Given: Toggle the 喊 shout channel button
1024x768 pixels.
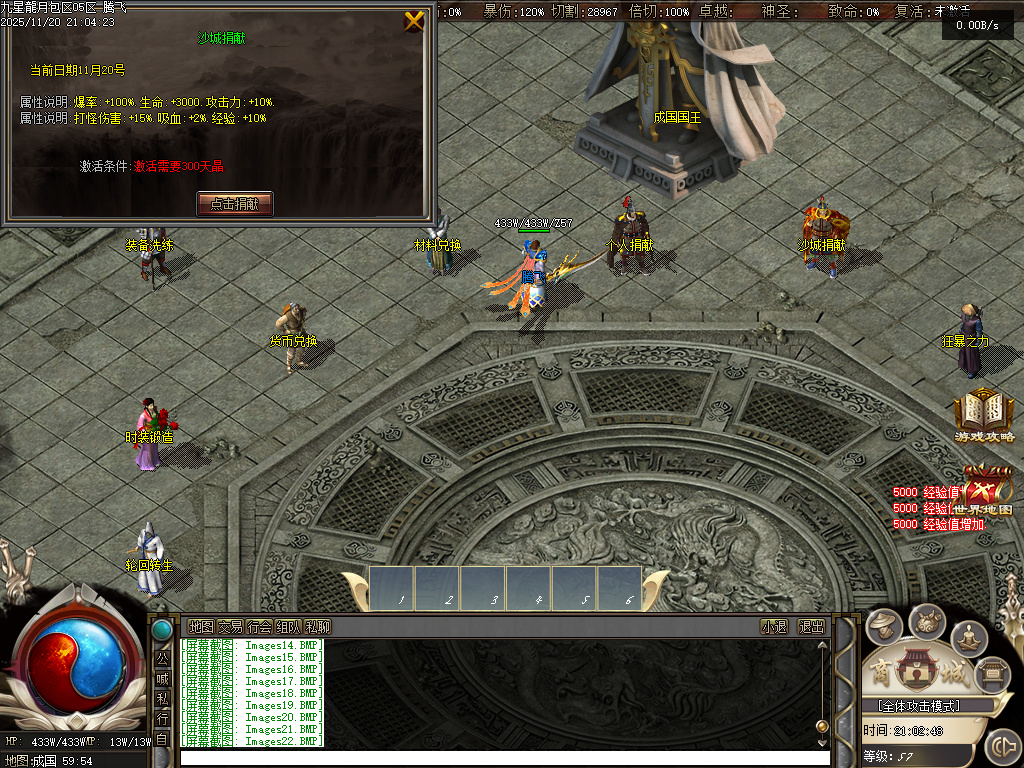Looking at the screenshot, I should (162, 679).
